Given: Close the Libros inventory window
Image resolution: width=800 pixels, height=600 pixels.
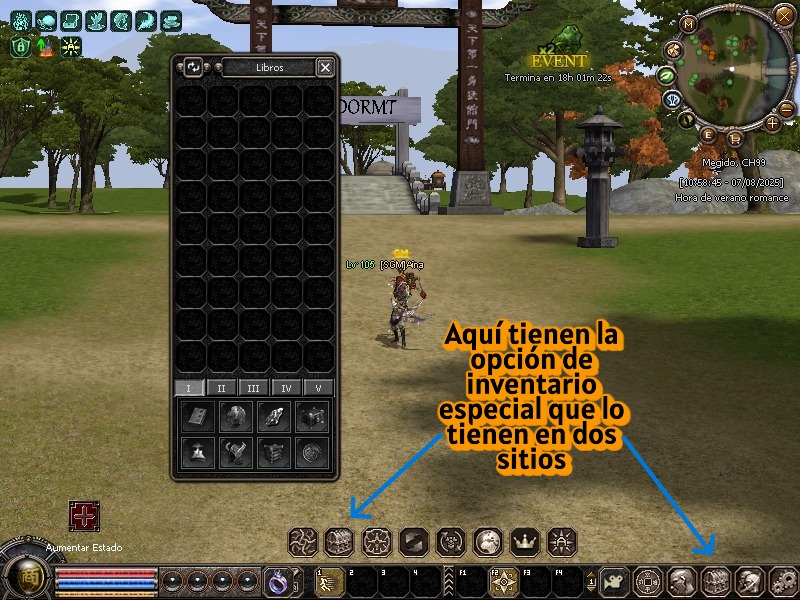Looking at the screenshot, I should (325, 67).
